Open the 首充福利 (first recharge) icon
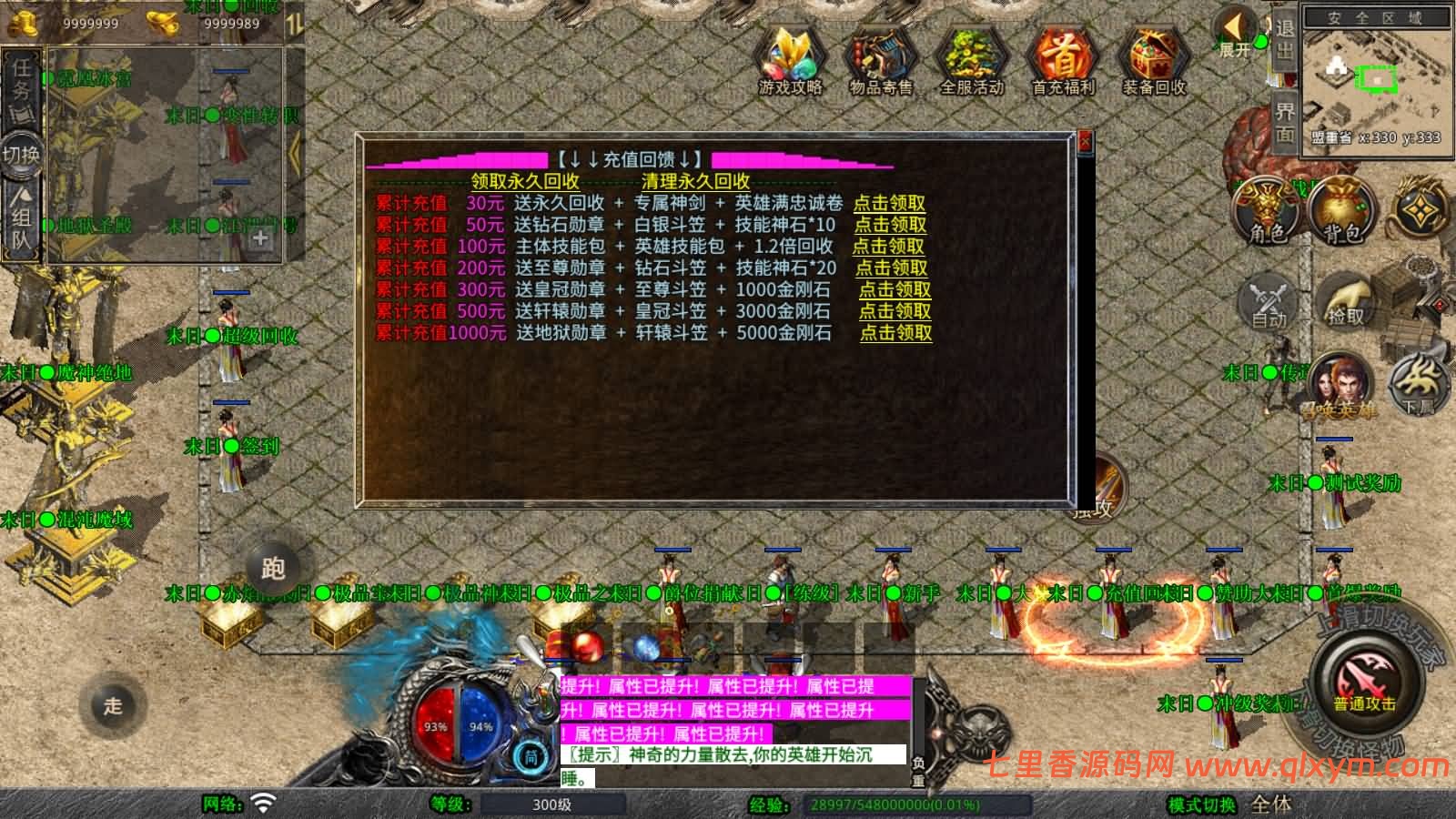The image size is (1456, 819). (x=1063, y=59)
